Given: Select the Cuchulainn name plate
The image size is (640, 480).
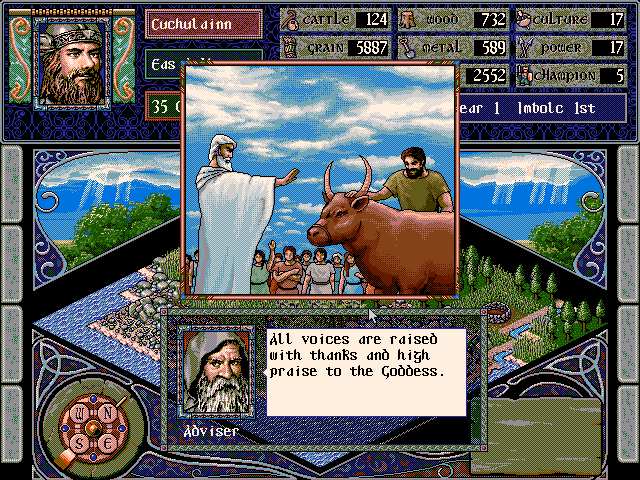Looking at the screenshot, I should coord(204,22).
